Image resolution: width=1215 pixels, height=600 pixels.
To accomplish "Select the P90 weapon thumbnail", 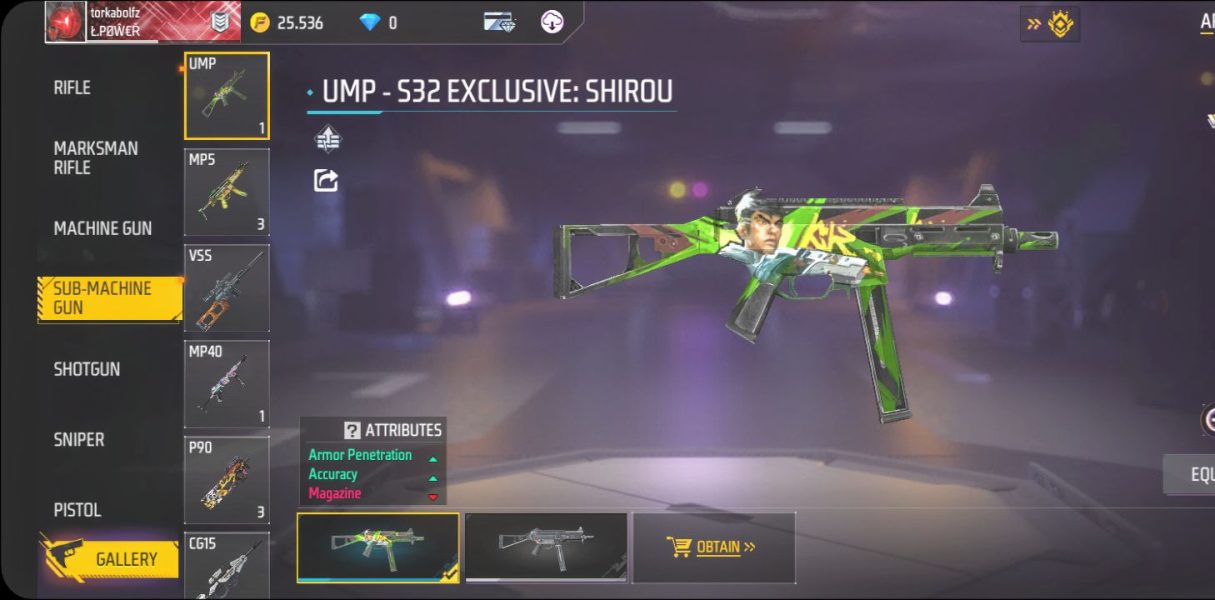I will click(227, 480).
